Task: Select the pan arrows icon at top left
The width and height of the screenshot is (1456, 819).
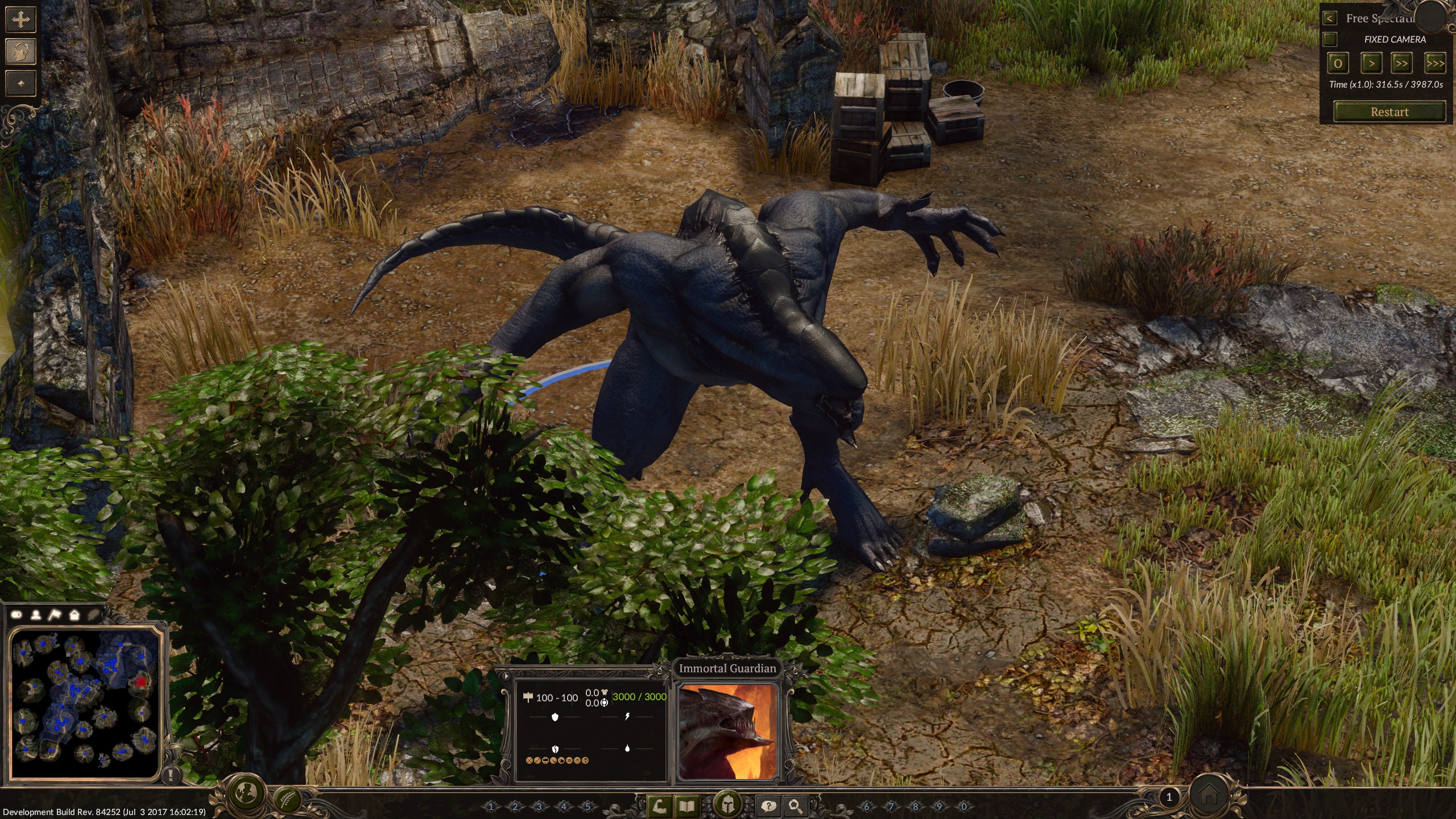Action: click(x=20, y=20)
